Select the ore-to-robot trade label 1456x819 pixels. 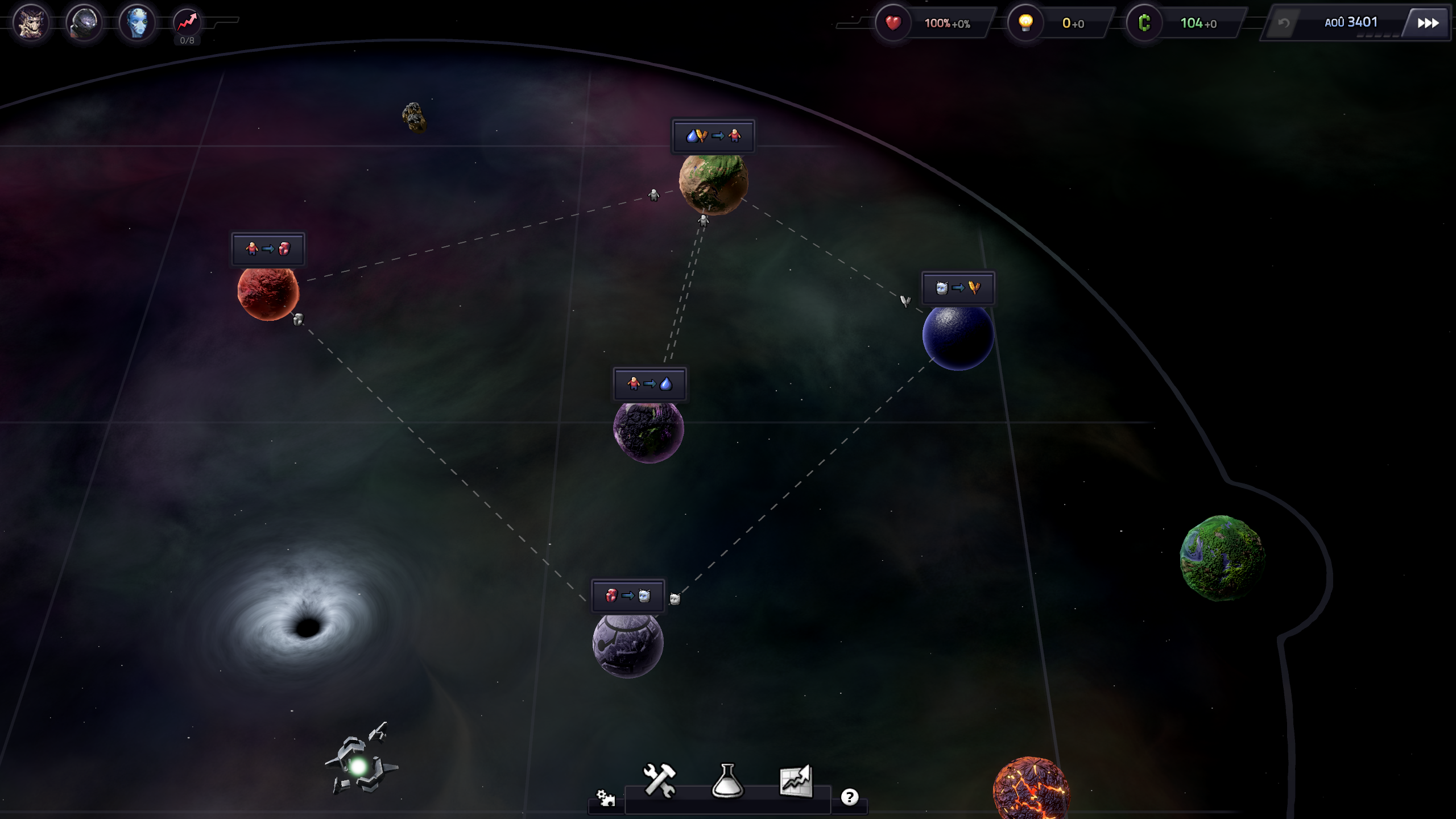point(628,596)
